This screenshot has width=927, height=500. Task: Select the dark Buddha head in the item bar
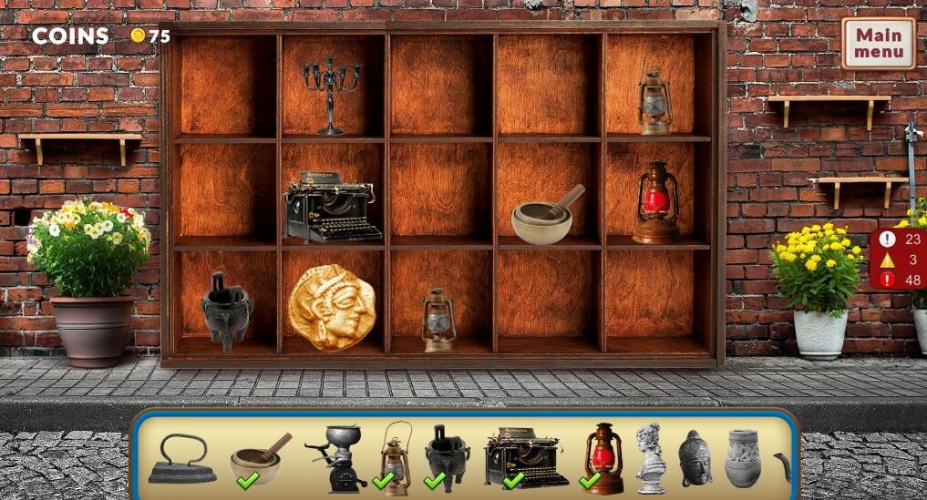pos(694,458)
